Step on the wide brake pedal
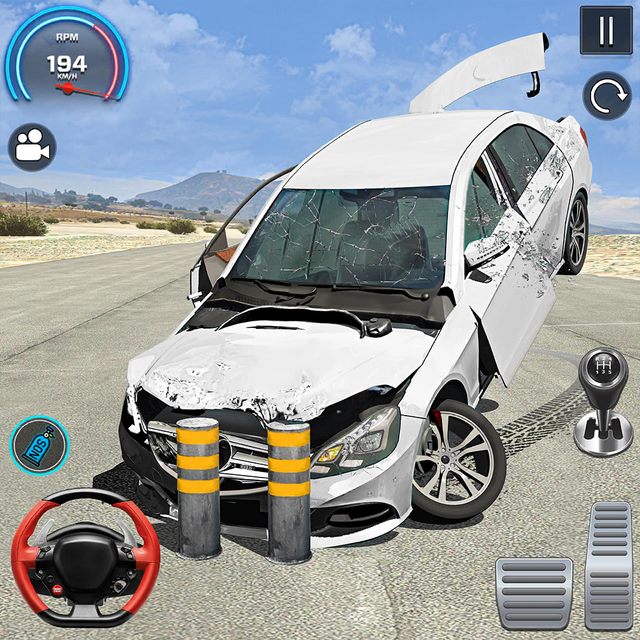 (x=533, y=593)
